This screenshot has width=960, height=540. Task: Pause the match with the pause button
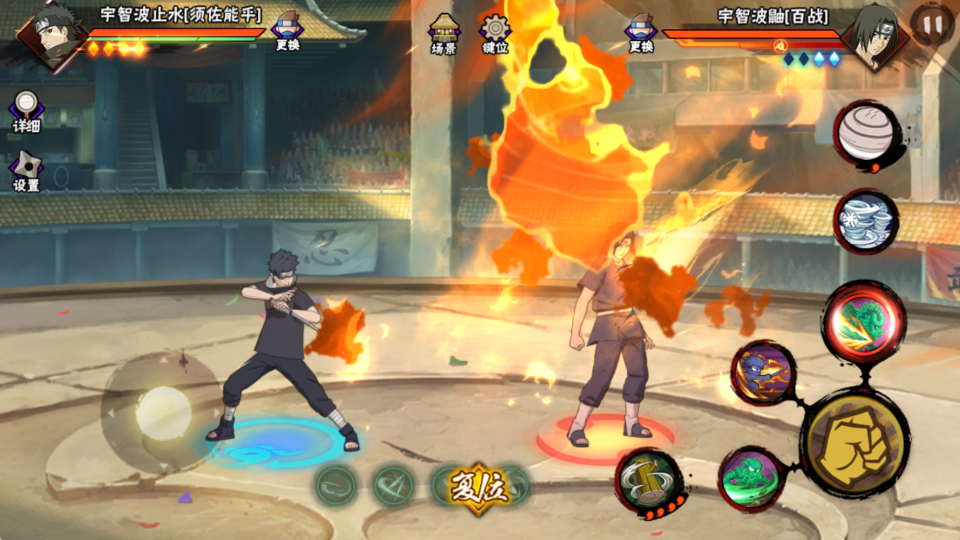(932, 25)
